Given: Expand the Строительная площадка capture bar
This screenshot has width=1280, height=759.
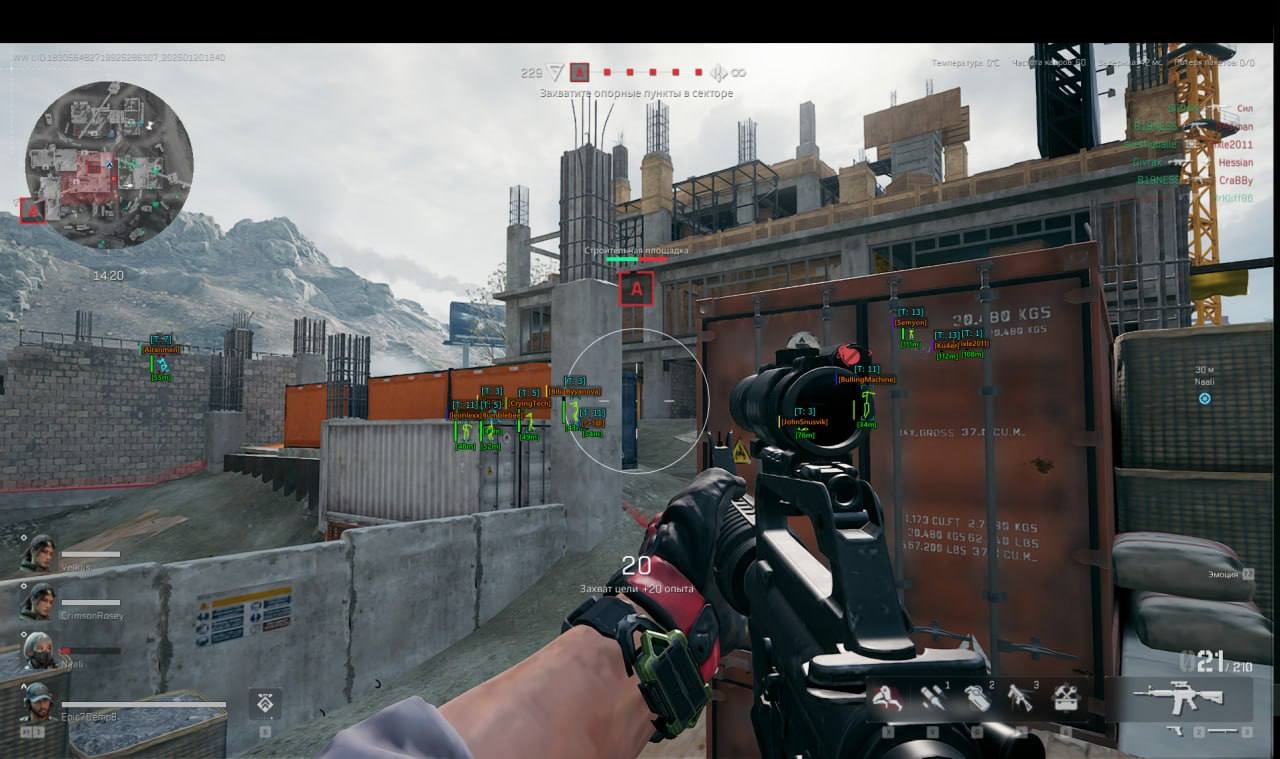Looking at the screenshot, I should pyautogui.click(x=636, y=258).
